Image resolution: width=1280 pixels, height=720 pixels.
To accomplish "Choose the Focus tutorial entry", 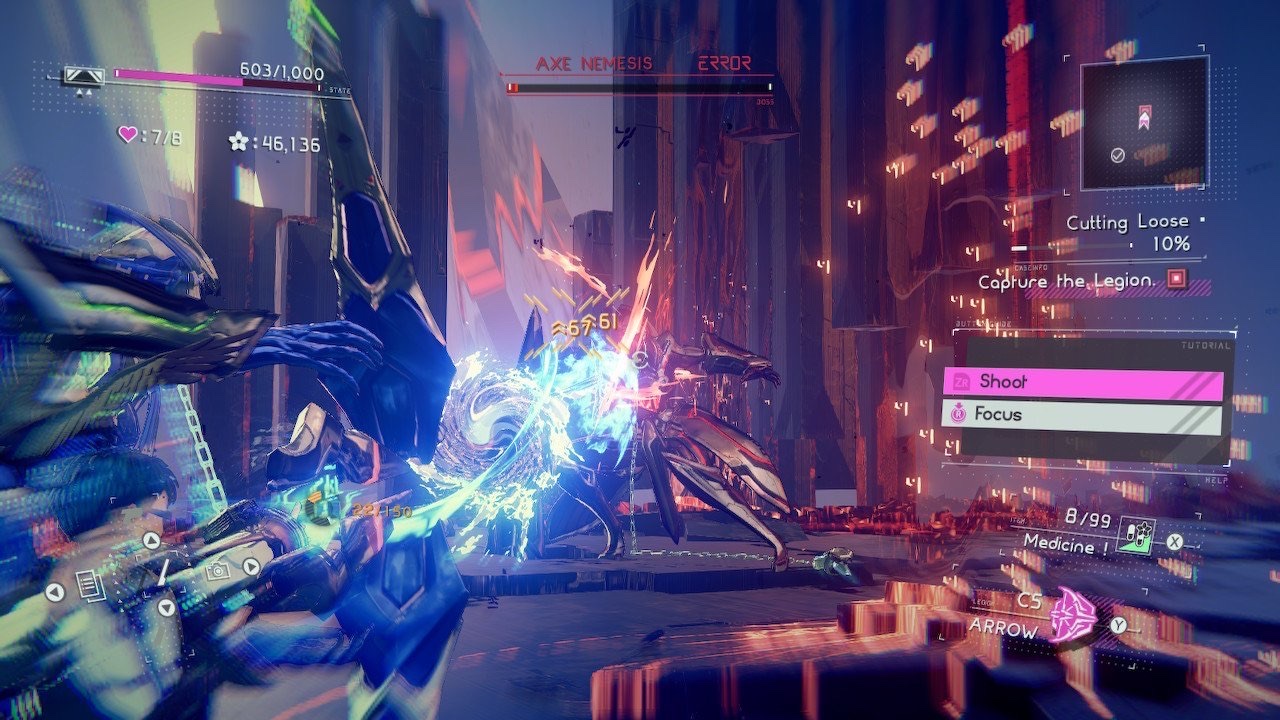I will click(x=1083, y=414).
